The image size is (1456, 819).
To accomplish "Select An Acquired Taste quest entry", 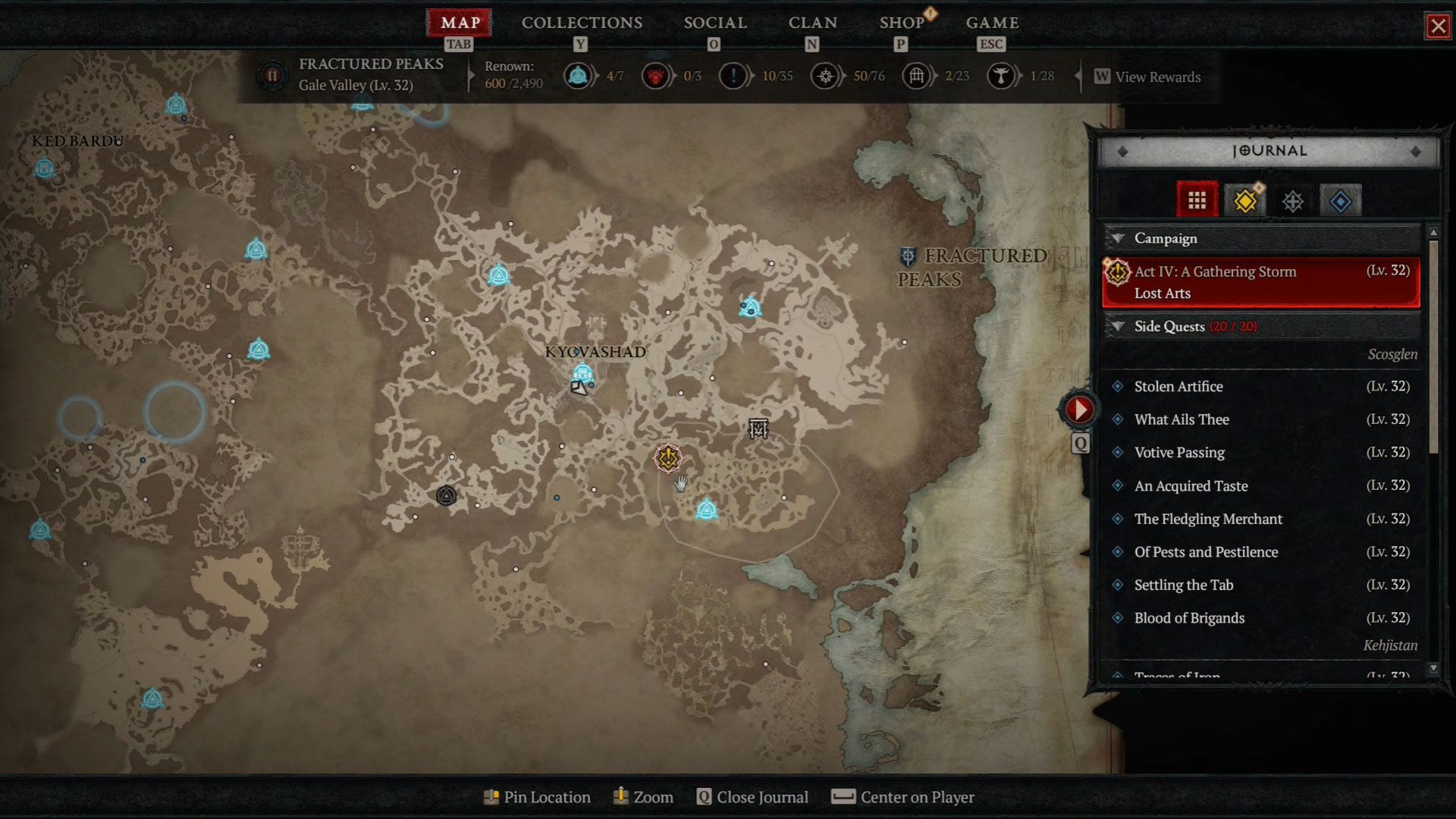I will coord(1191,486).
